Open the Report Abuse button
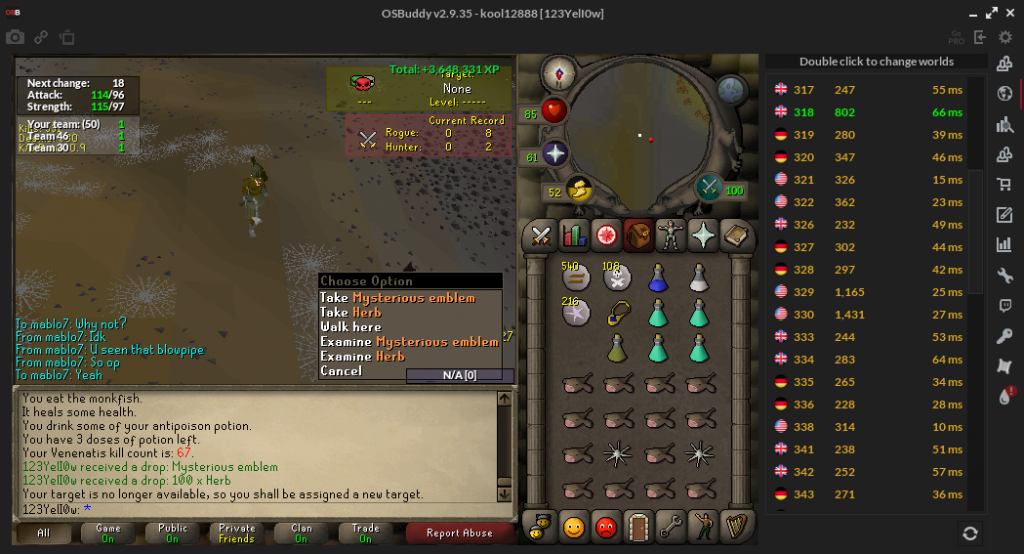The image size is (1024, 554). point(459,533)
